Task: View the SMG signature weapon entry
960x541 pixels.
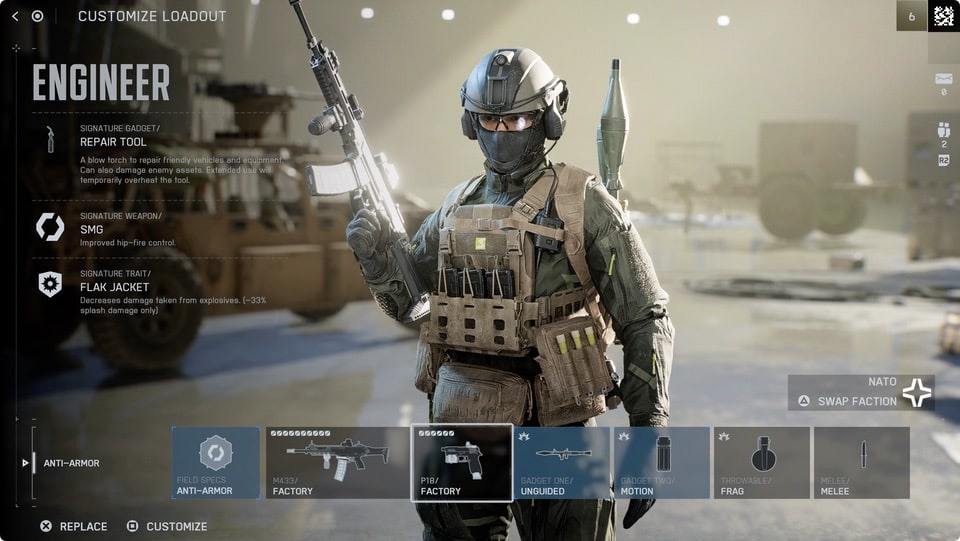Action: 94,229
